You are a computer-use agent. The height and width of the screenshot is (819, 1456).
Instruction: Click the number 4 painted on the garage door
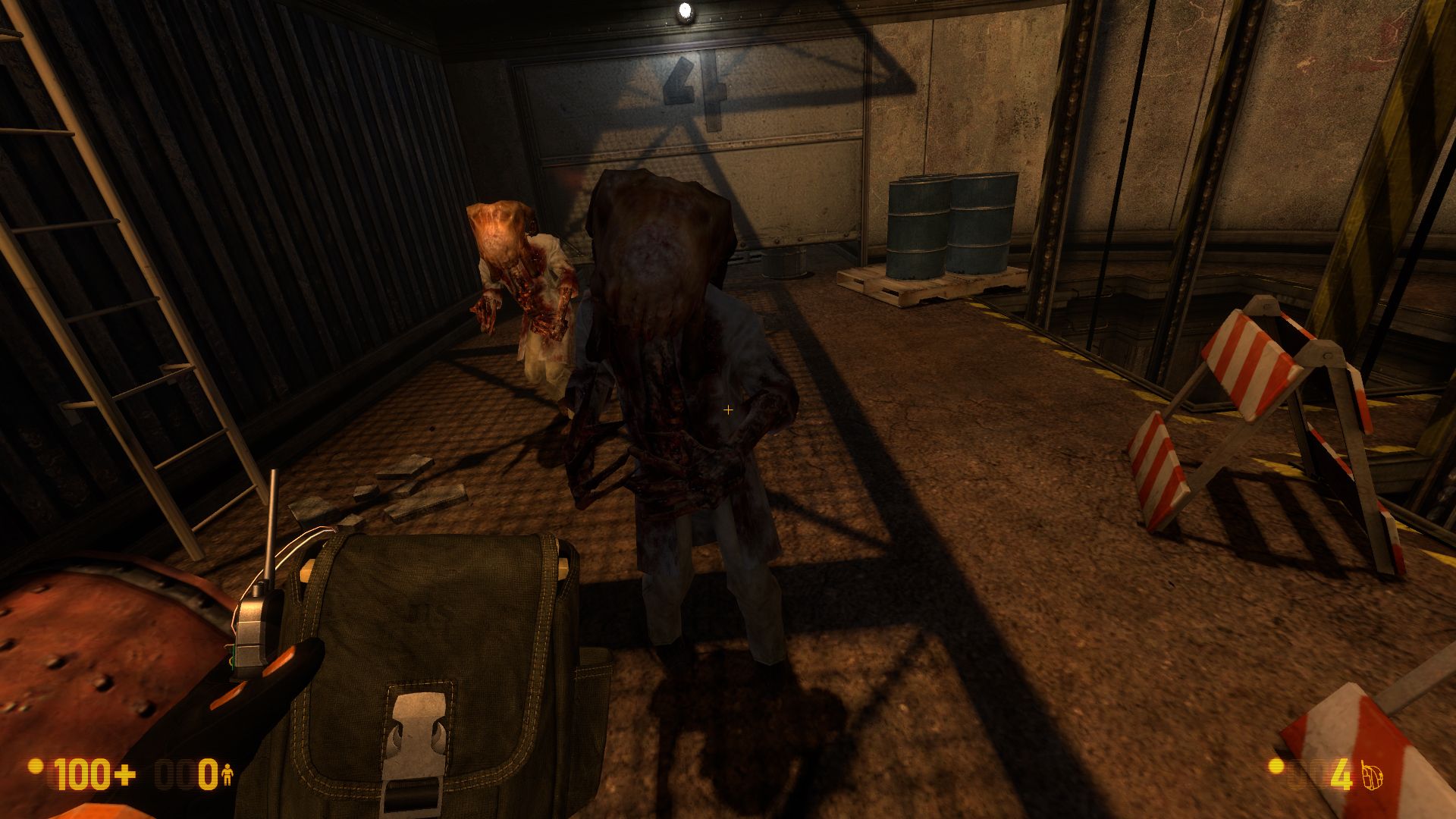[x=691, y=83]
